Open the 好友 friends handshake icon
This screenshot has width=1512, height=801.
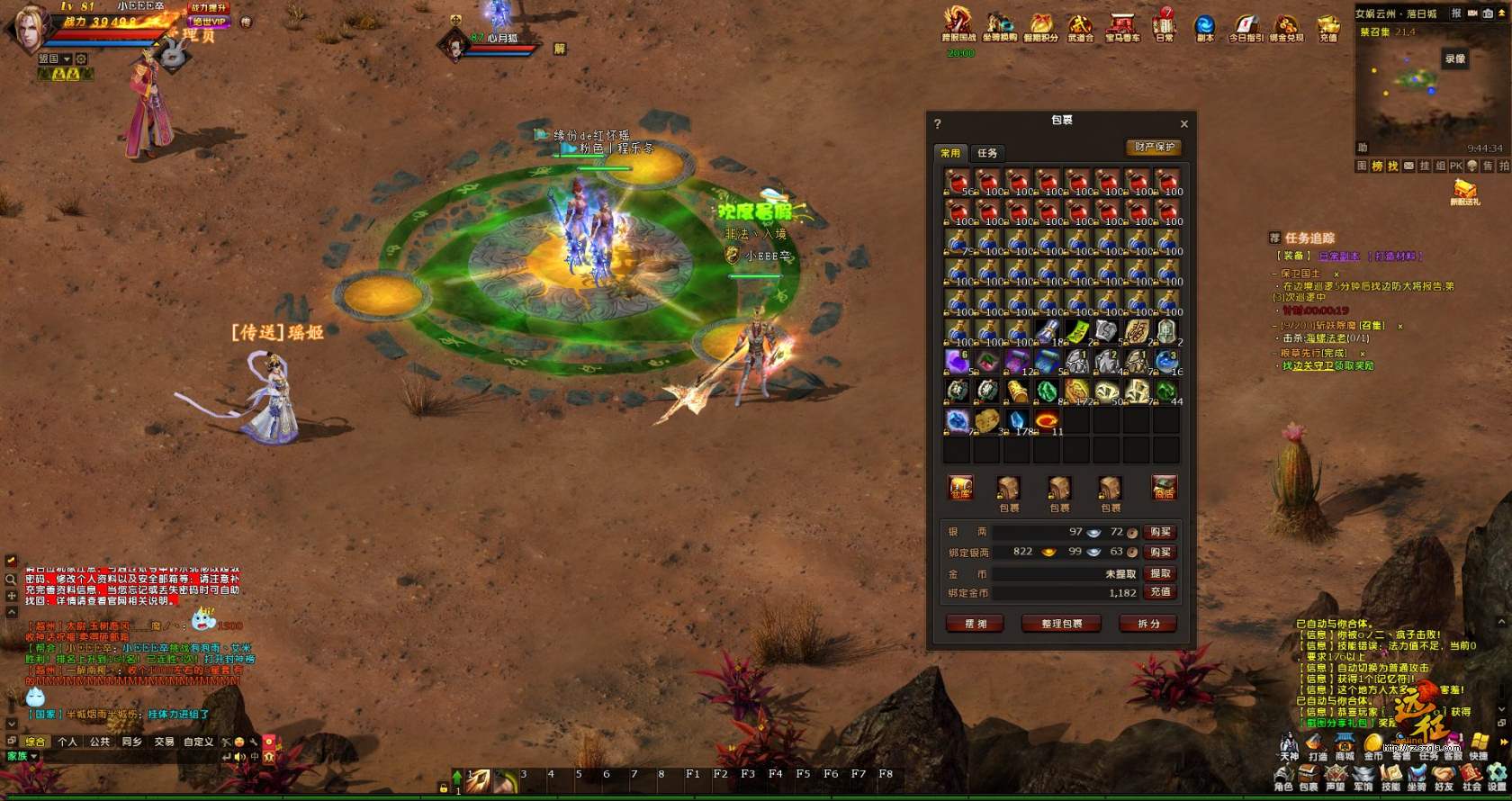[x=1444, y=776]
